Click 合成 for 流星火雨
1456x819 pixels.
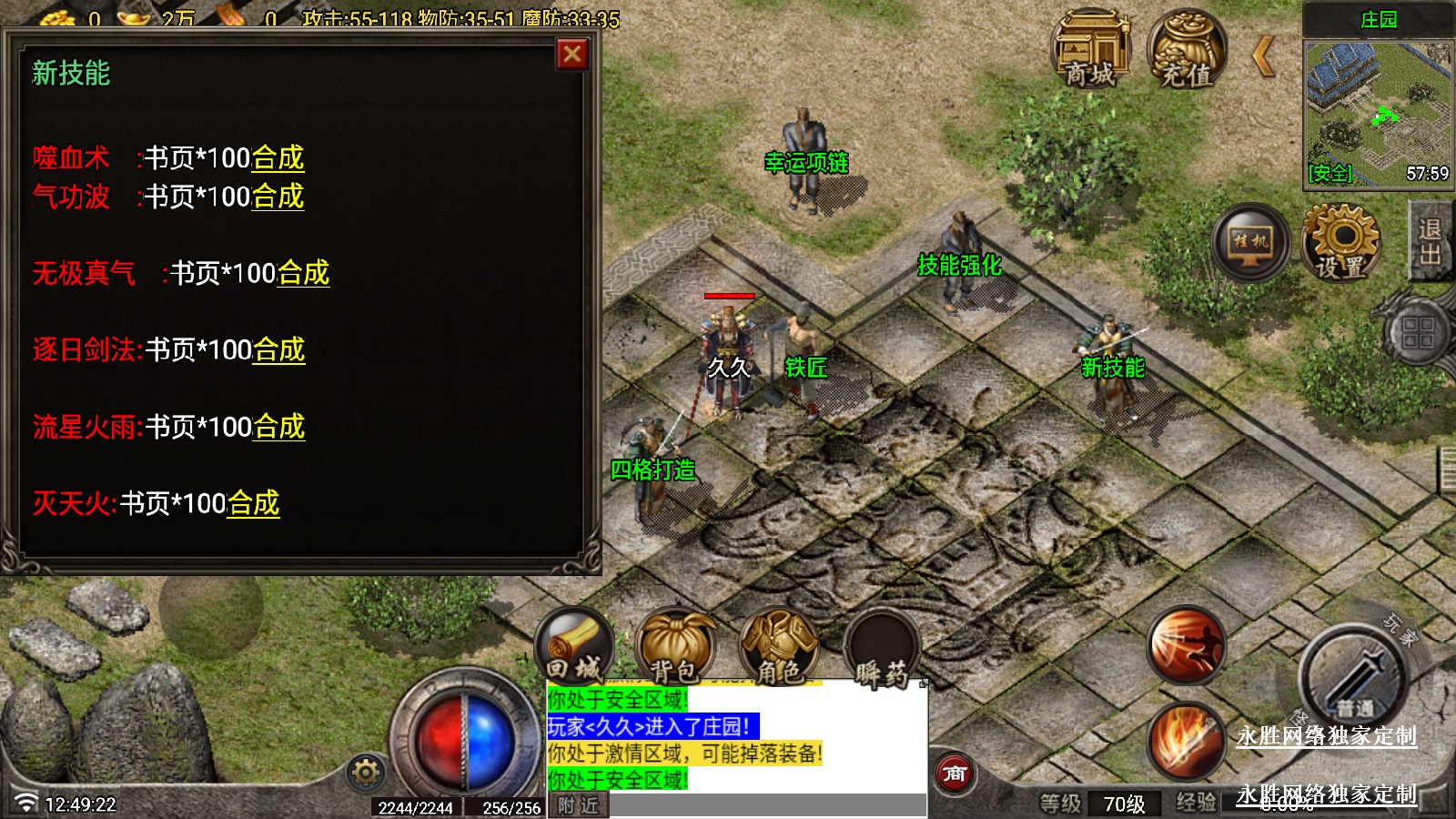click(278, 427)
